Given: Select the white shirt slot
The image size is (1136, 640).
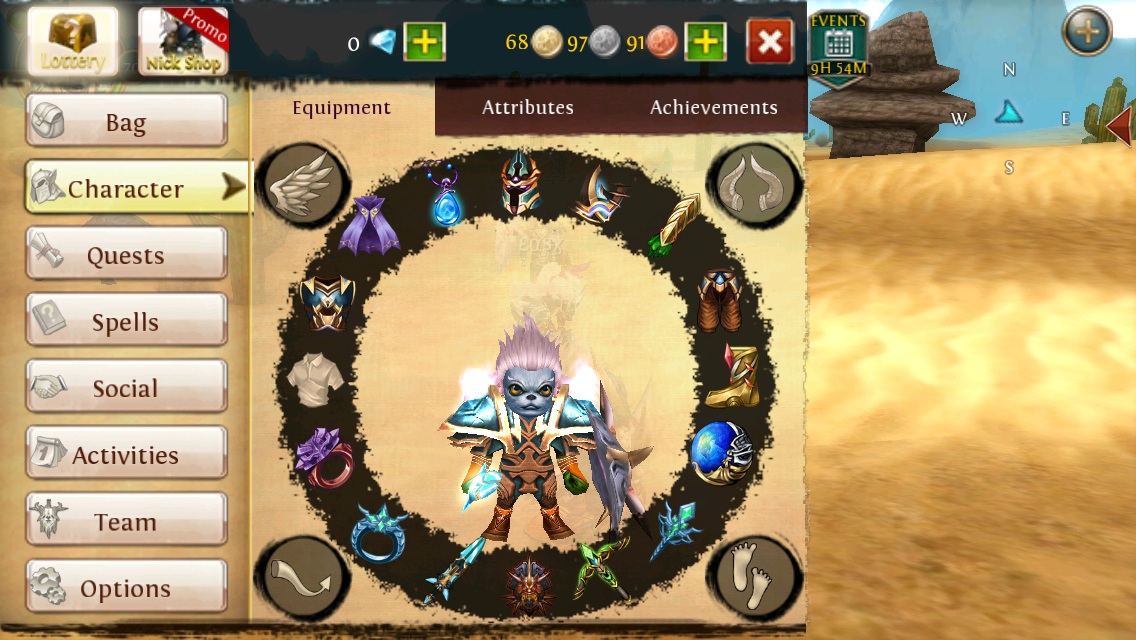Looking at the screenshot, I should (315, 380).
